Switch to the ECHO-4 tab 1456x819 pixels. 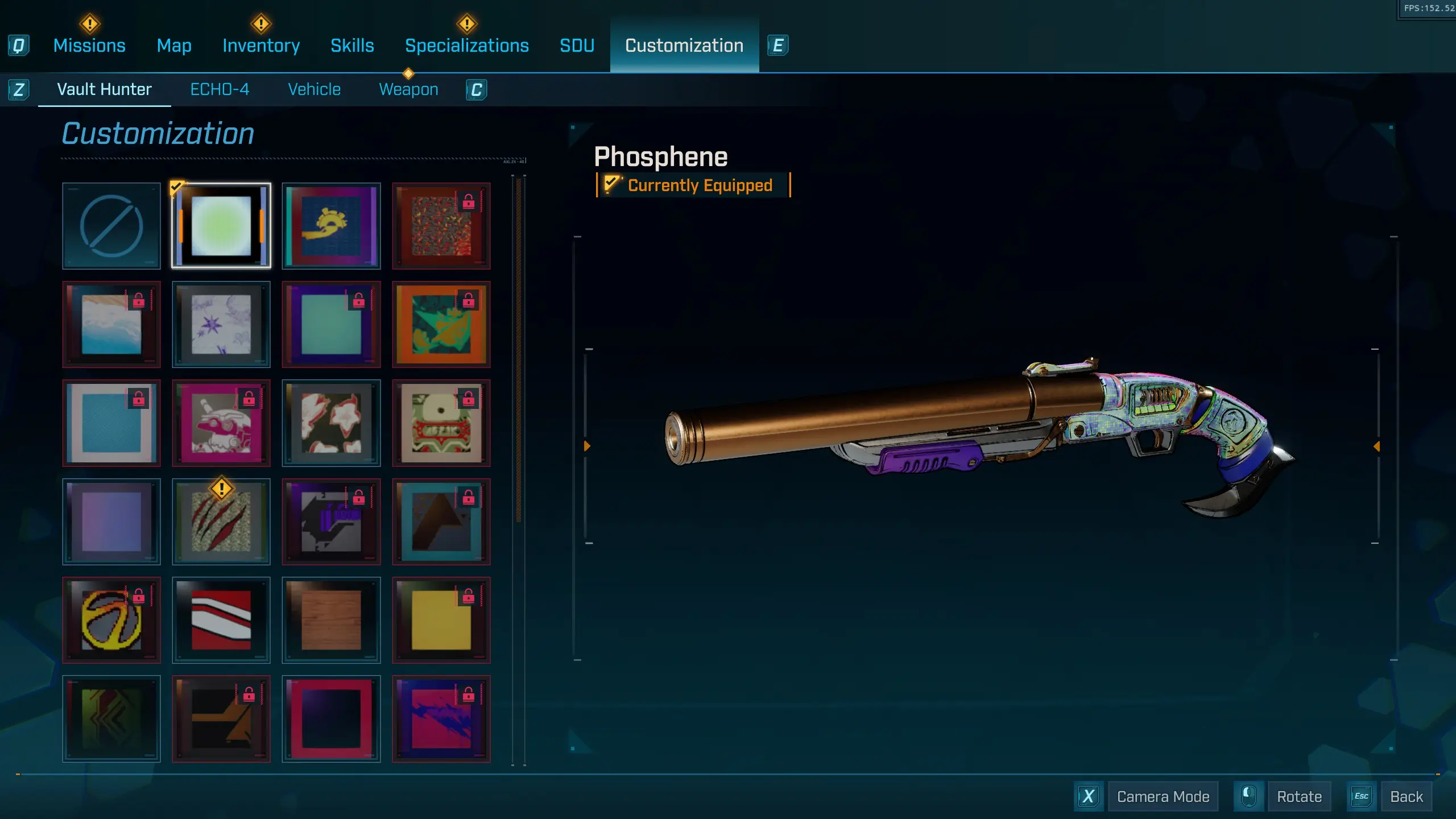[x=220, y=89]
